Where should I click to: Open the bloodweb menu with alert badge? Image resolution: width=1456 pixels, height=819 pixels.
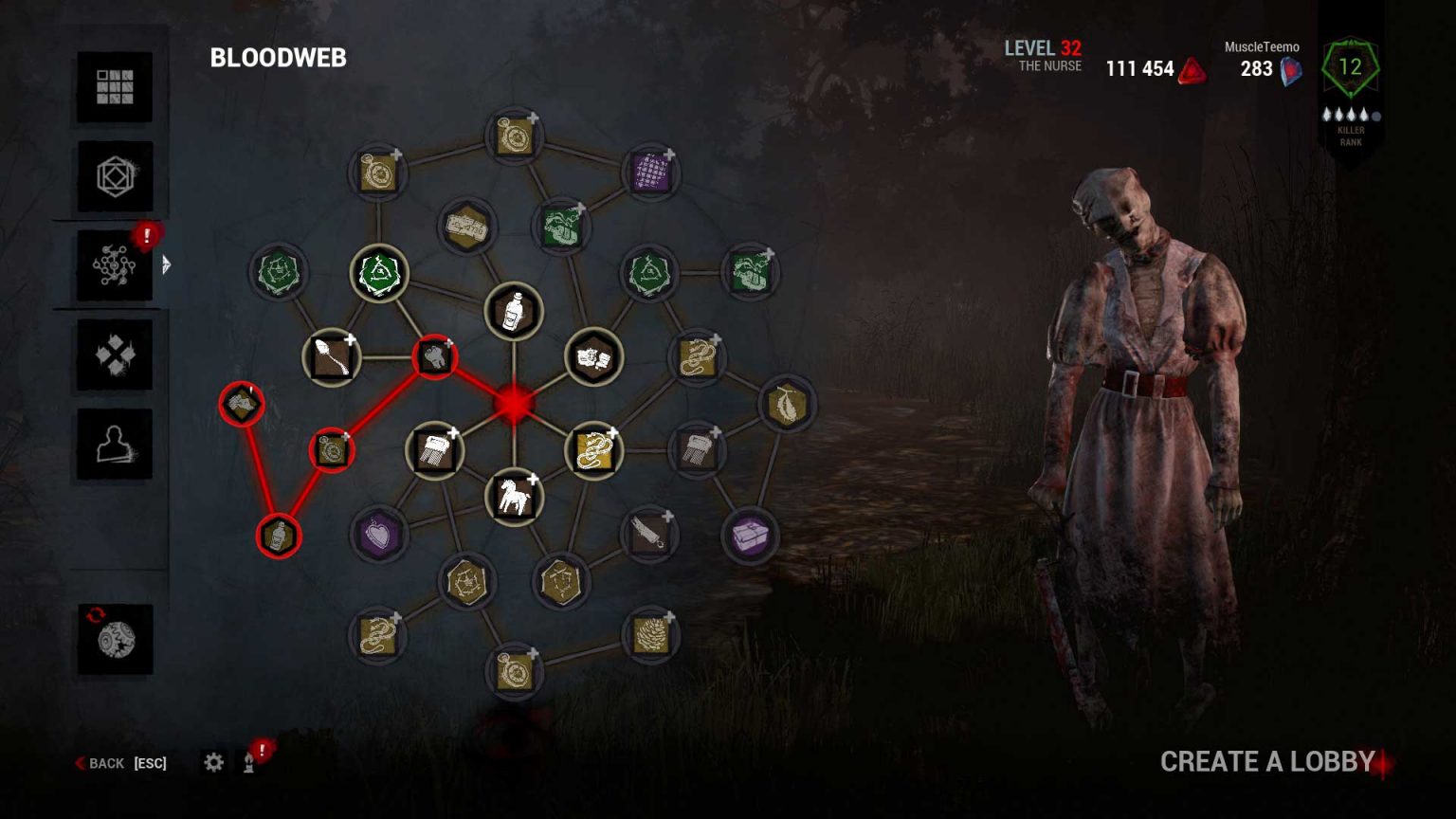[x=115, y=265]
